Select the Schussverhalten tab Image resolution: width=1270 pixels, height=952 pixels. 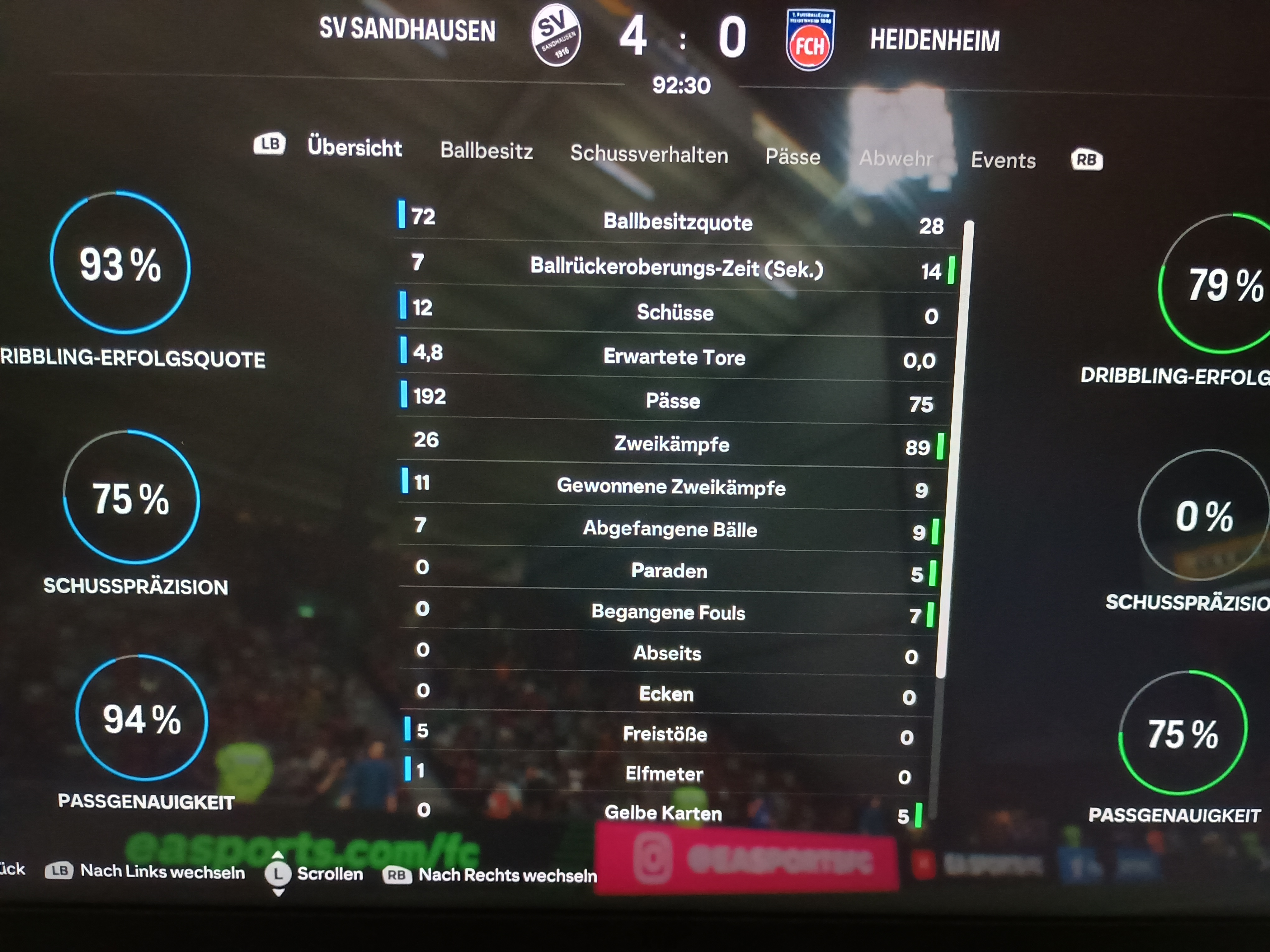(x=649, y=155)
